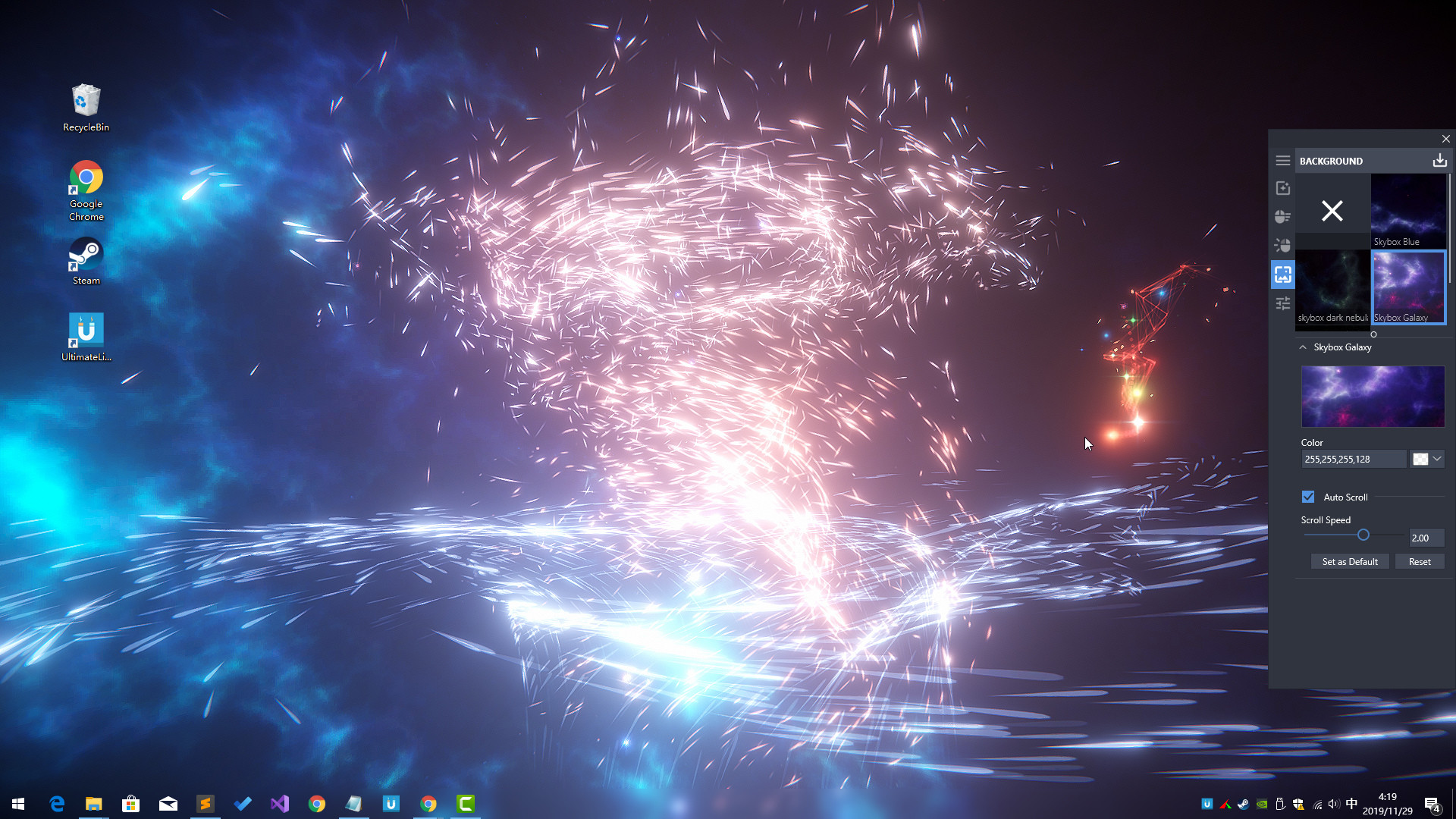Screen dimensions: 1456x819
Task: Click inside the Color value input field
Action: 1354,459
